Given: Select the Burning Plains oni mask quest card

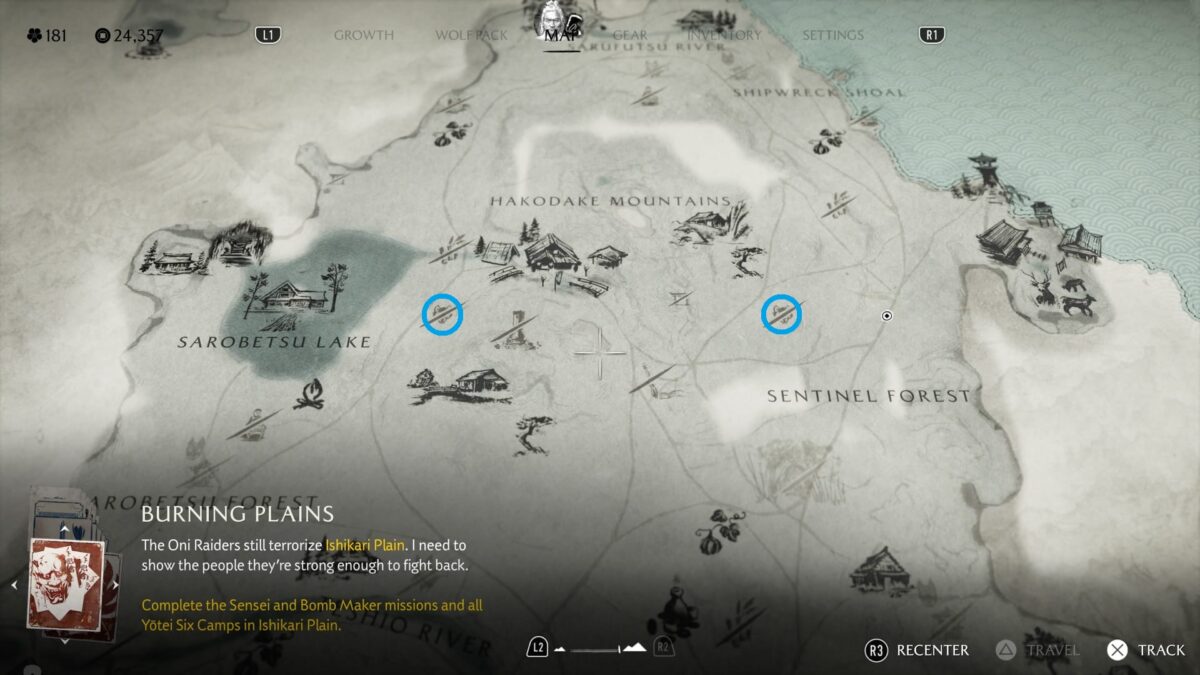Looking at the screenshot, I should (65, 585).
